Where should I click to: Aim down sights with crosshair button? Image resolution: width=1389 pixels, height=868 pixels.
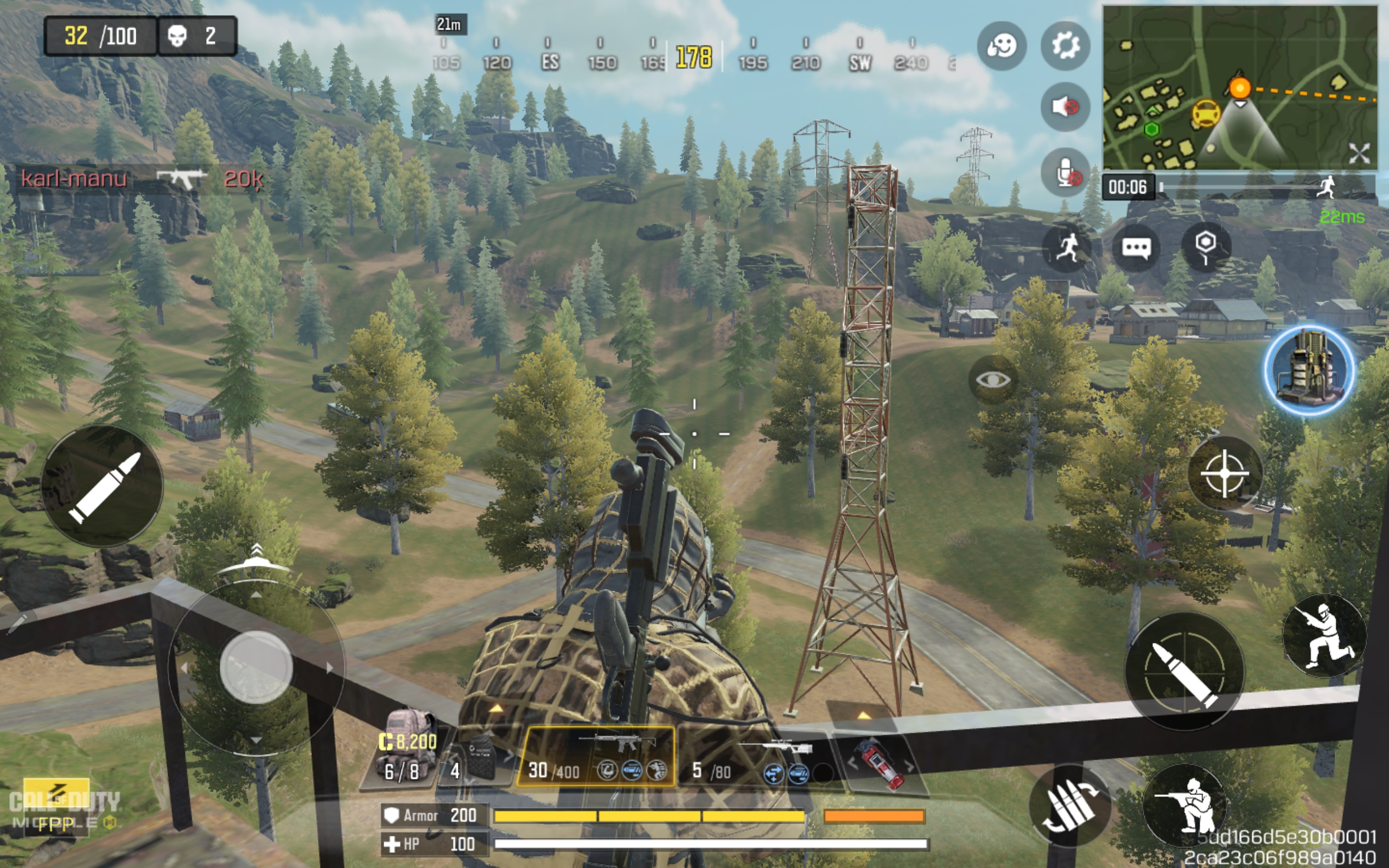tap(1224, 474)
